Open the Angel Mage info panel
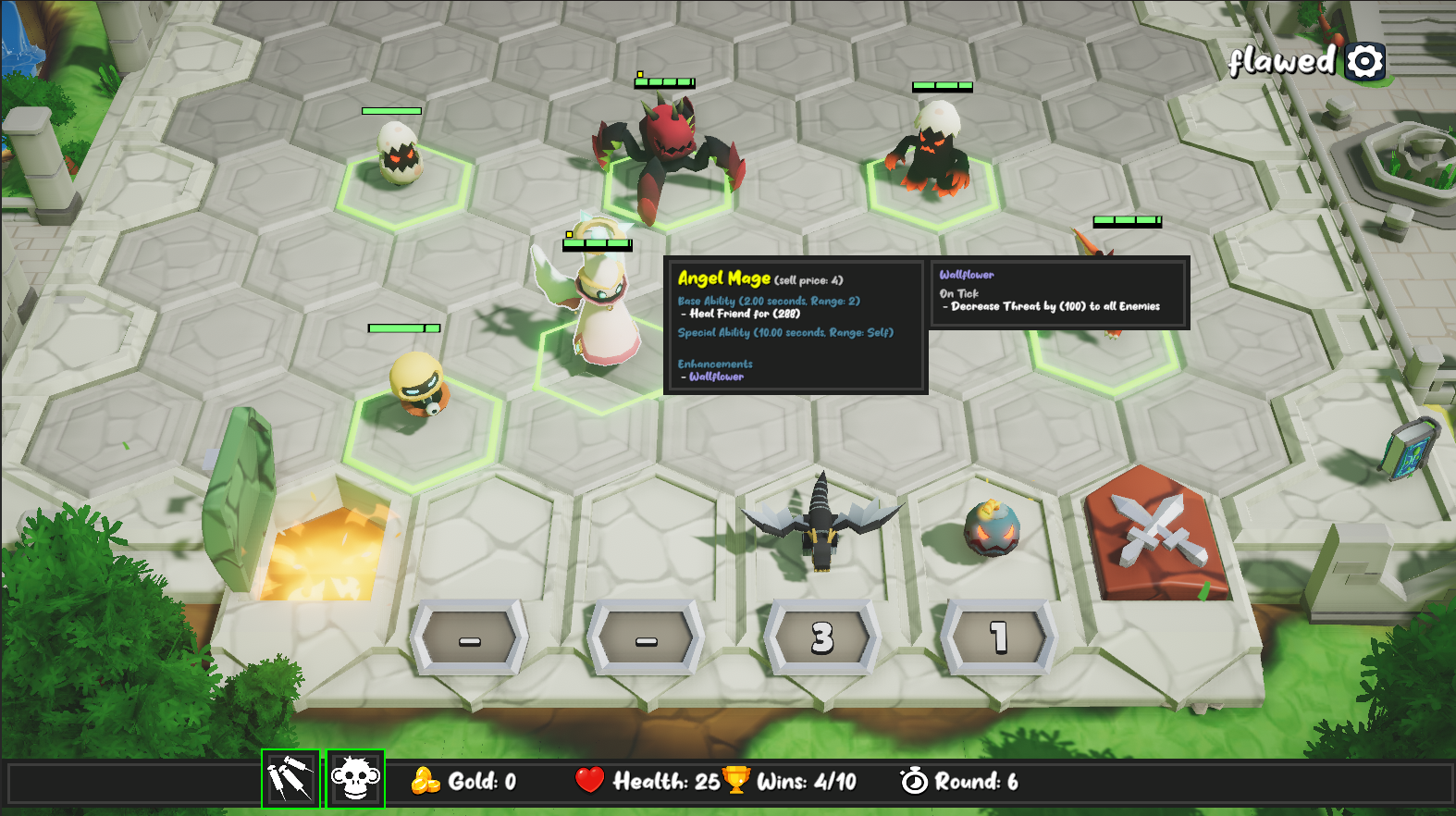1456x816 pixels. (x=794, y=328)
